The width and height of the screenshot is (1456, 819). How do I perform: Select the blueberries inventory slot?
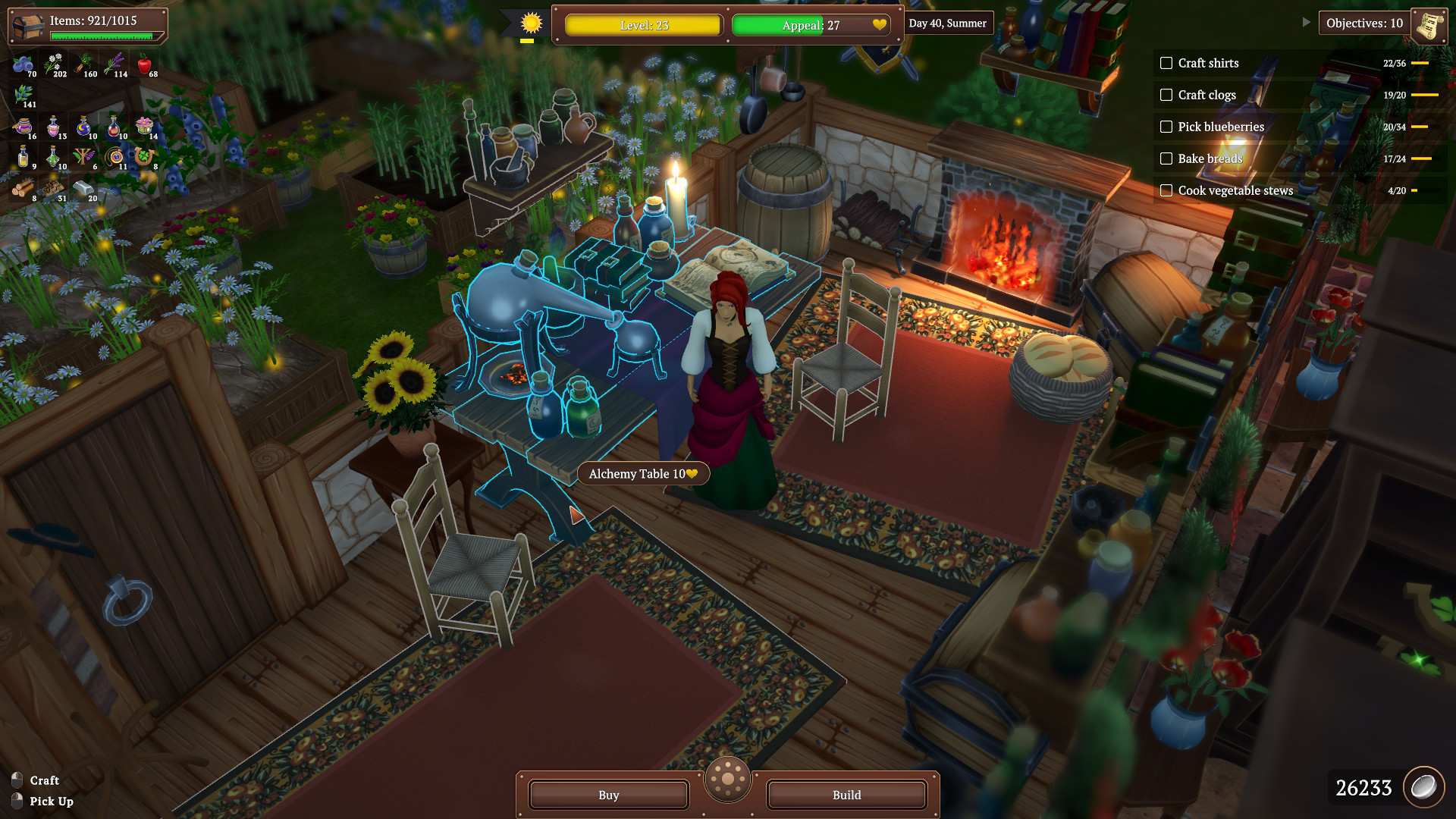(24, 64)
